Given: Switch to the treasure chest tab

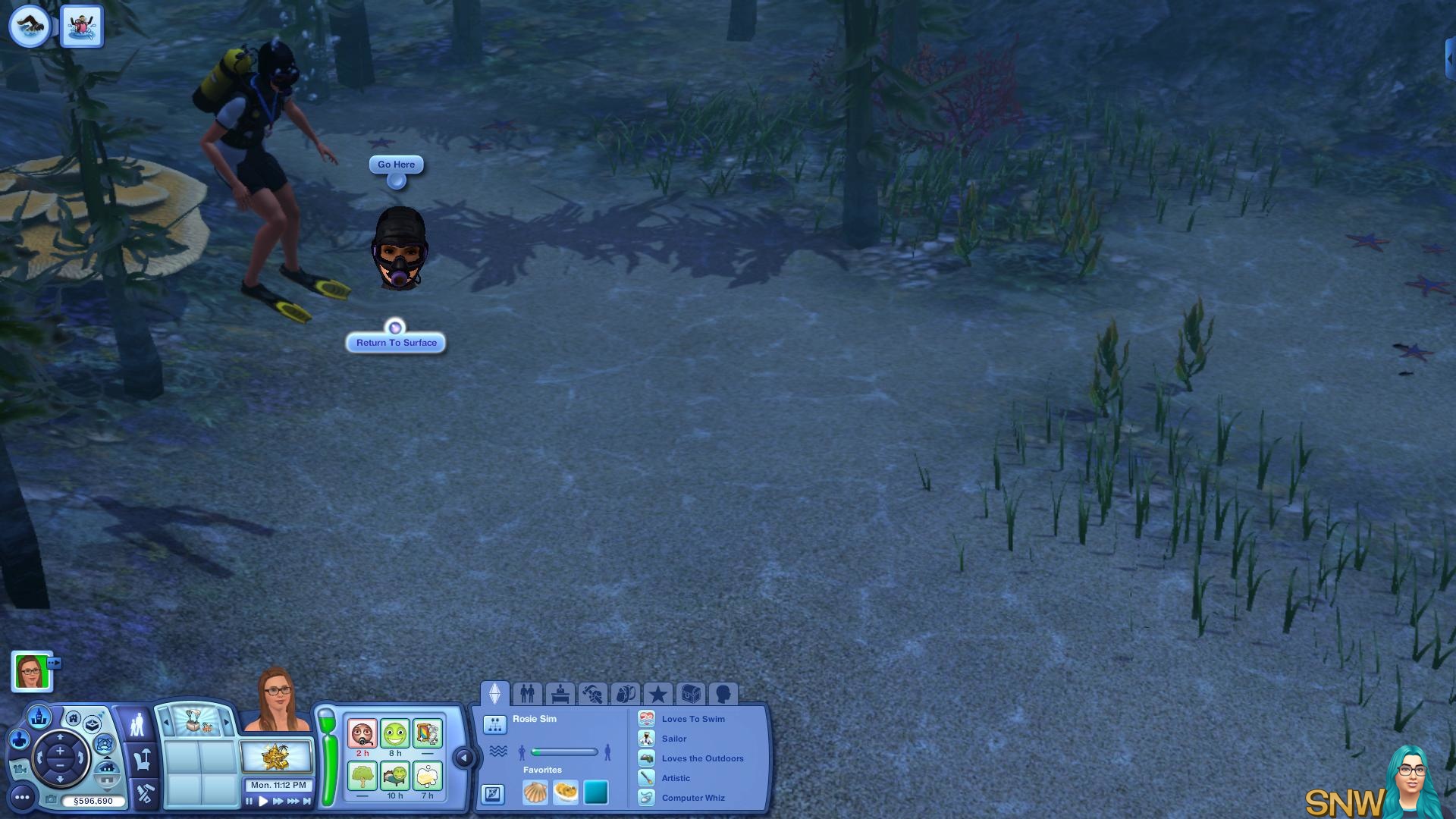Looking at the screenshot, I should click(x=690, y=694).
